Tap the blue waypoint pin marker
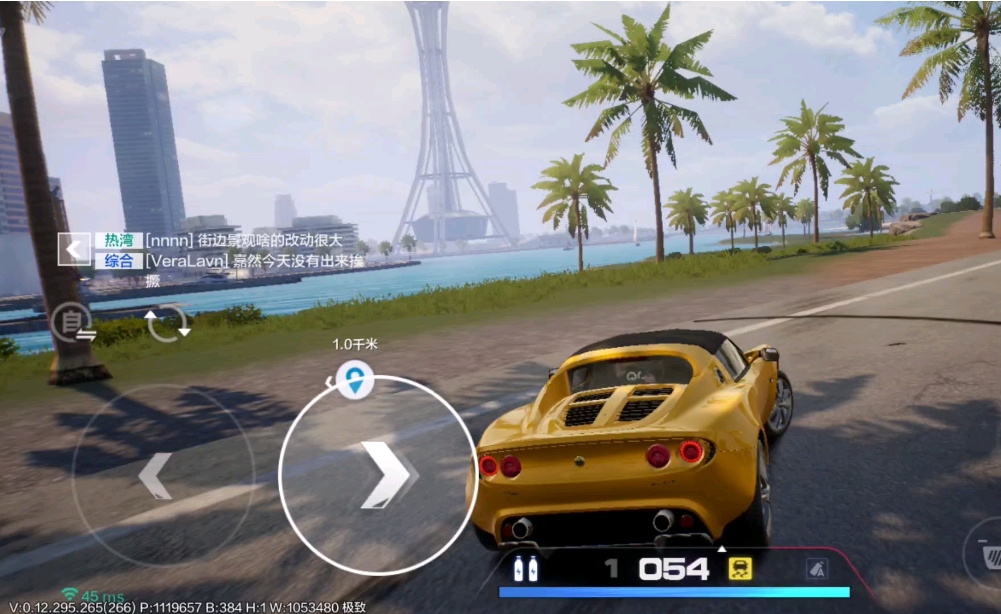1001x614 pixels. tap(352, 380)
